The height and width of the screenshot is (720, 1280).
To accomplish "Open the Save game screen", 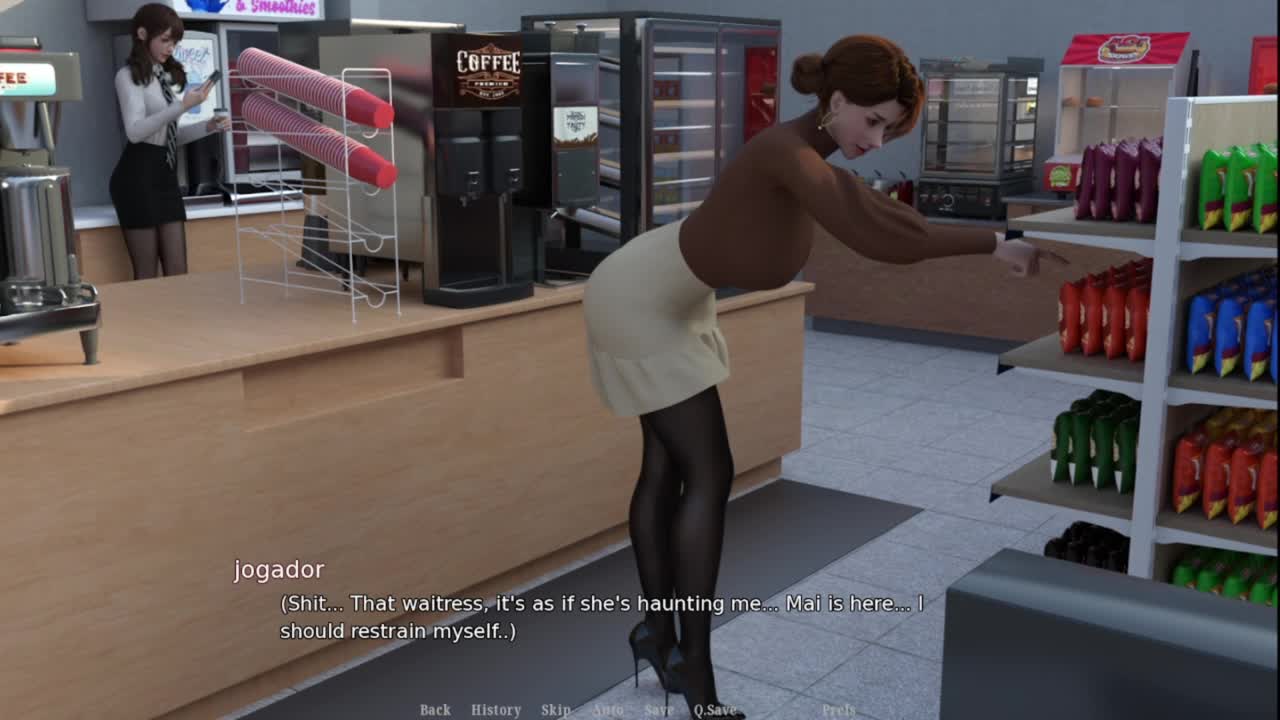I will (x=659, y=710).
